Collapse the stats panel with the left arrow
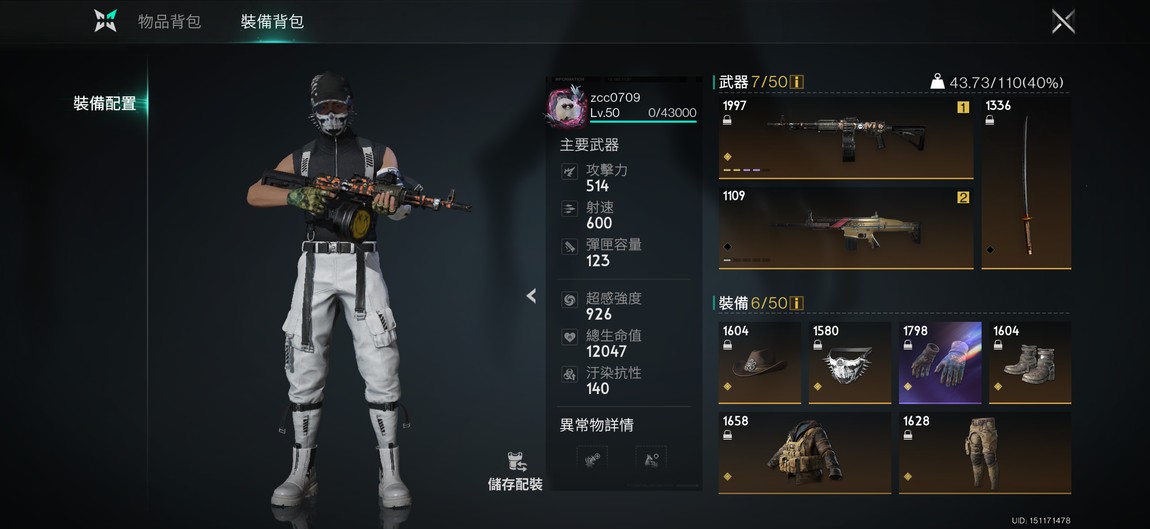This screenshot has width=1150, height=529. pyautogui.click(x=531, y=296)
